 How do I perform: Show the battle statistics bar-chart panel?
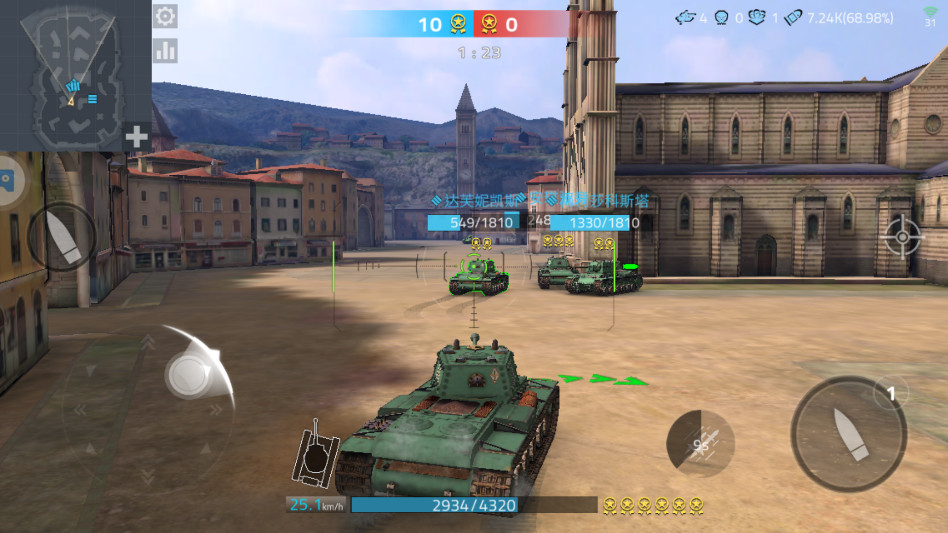point(165,50)
